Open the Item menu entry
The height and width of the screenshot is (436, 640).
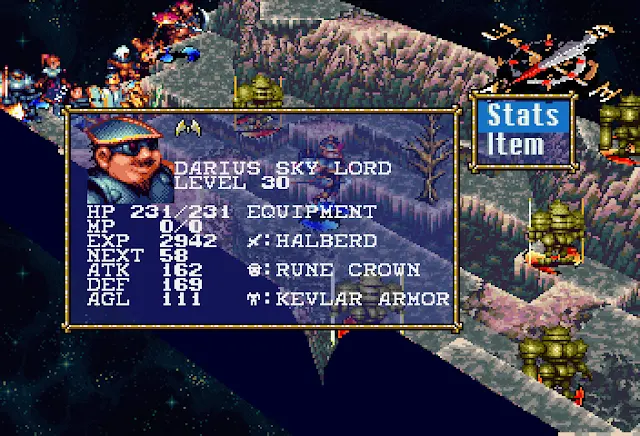click(519, 144)
